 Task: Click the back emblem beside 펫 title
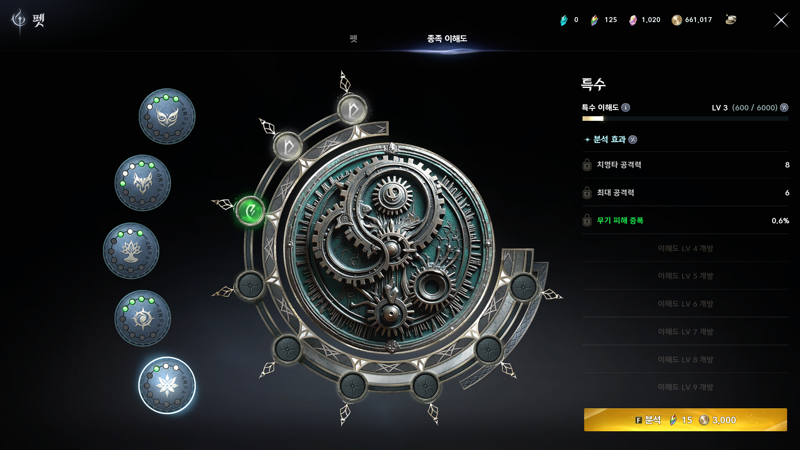(x=18, y=20)
